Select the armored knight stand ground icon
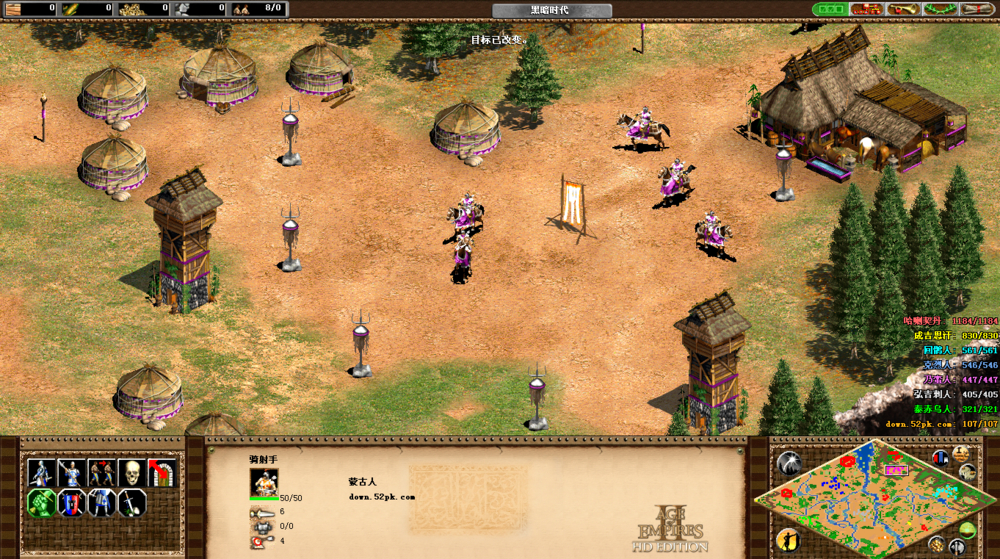1000x559 pixels. pos(101,502)
